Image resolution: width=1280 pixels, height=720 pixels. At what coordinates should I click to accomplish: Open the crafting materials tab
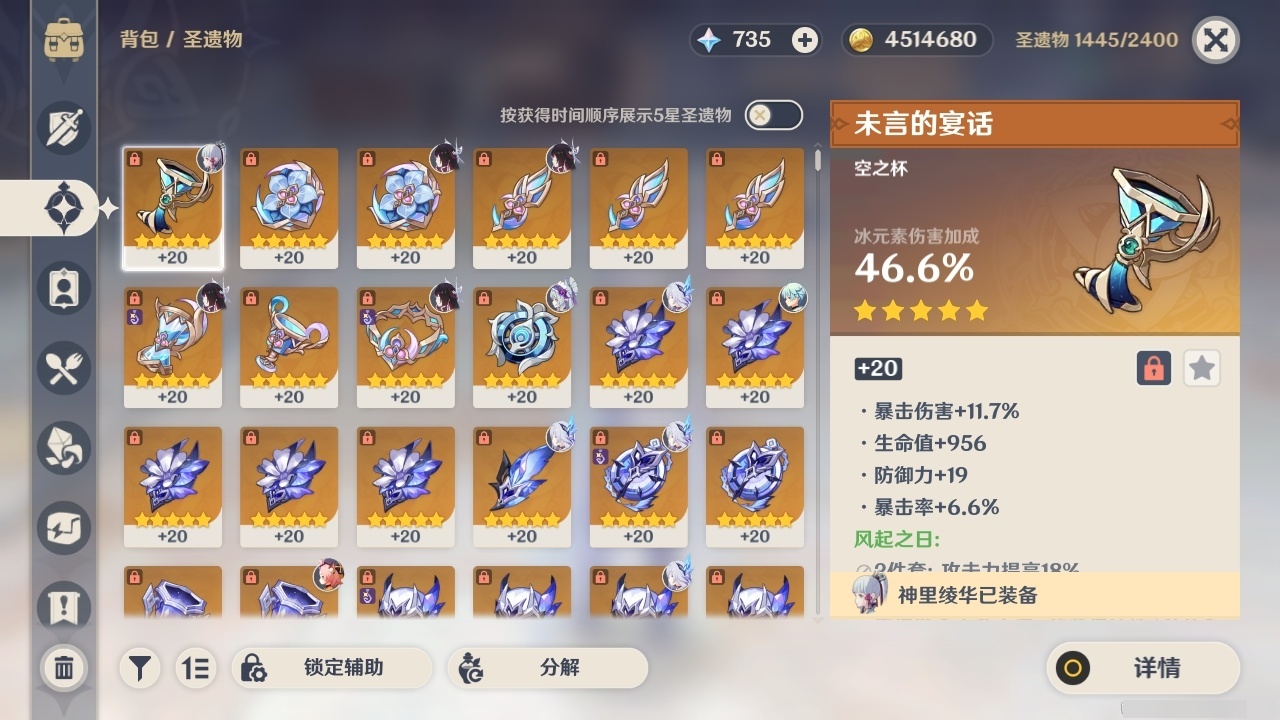[x=63, y=448]
